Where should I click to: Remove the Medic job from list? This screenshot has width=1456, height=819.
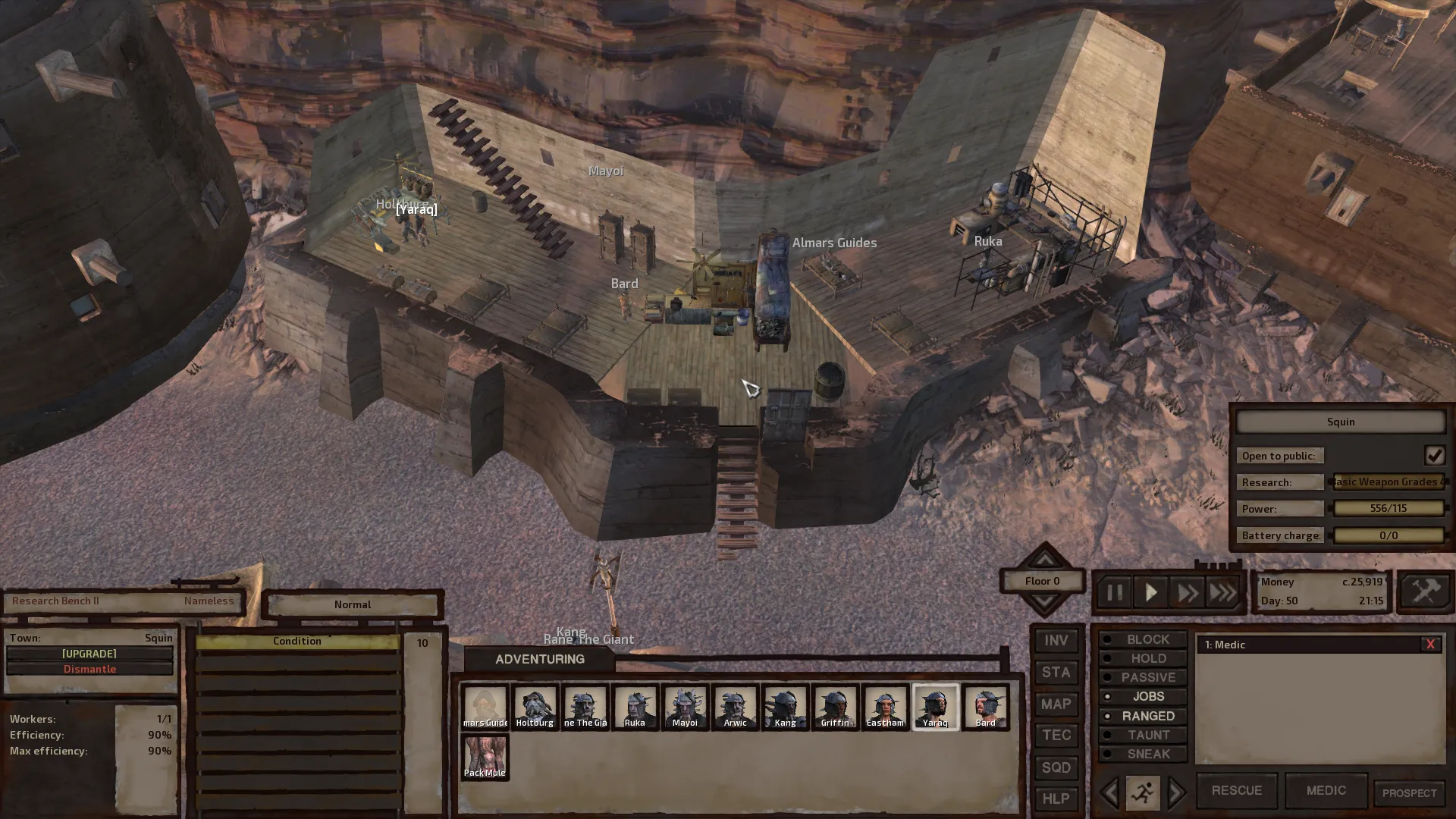tap(1430, 645)
